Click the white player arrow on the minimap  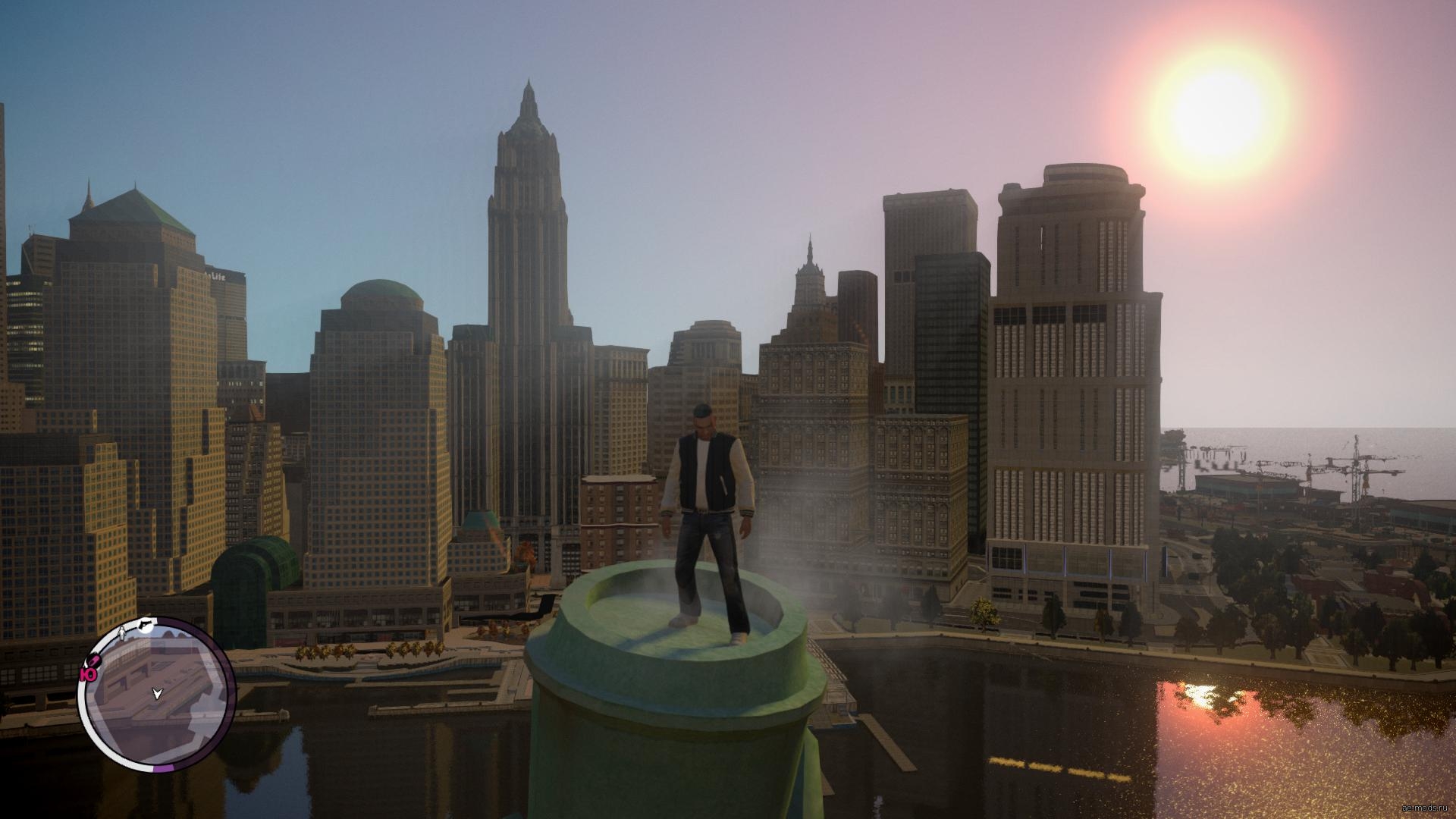pos(157,693)
